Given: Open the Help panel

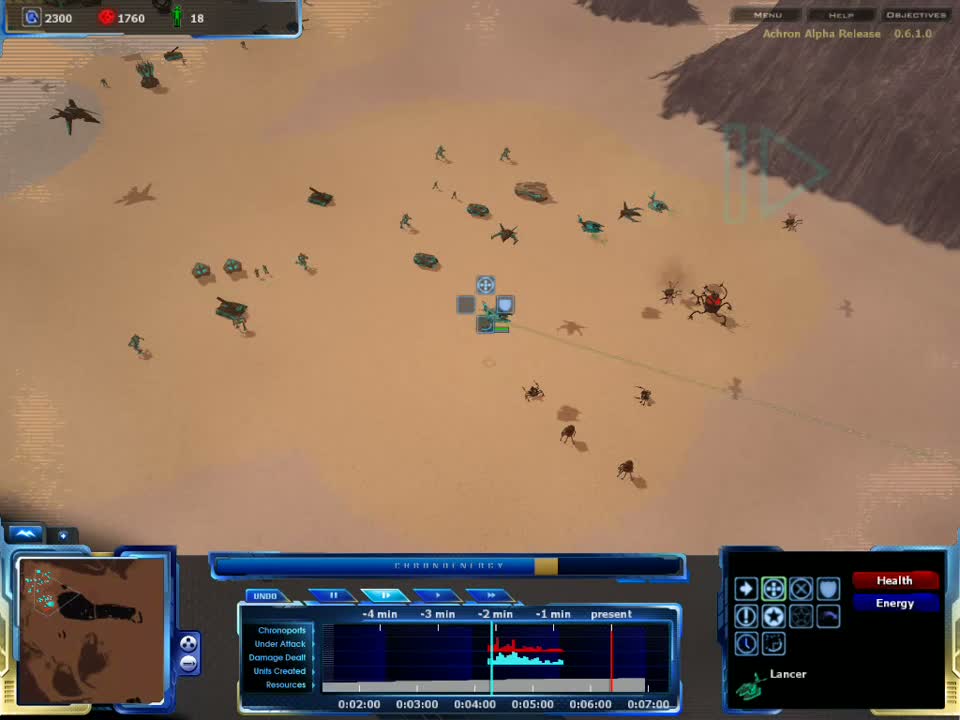Looking at the screenshot, I should coord(840,15).
